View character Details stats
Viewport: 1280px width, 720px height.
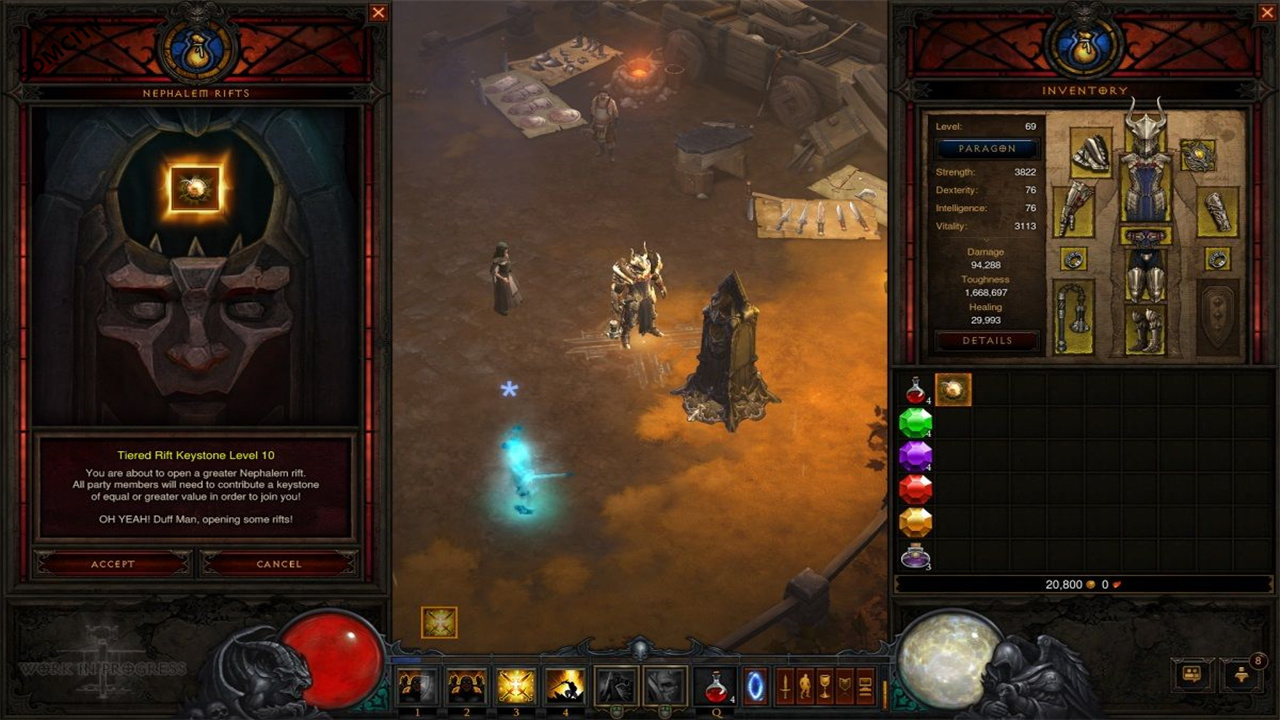tap(987, 341)
